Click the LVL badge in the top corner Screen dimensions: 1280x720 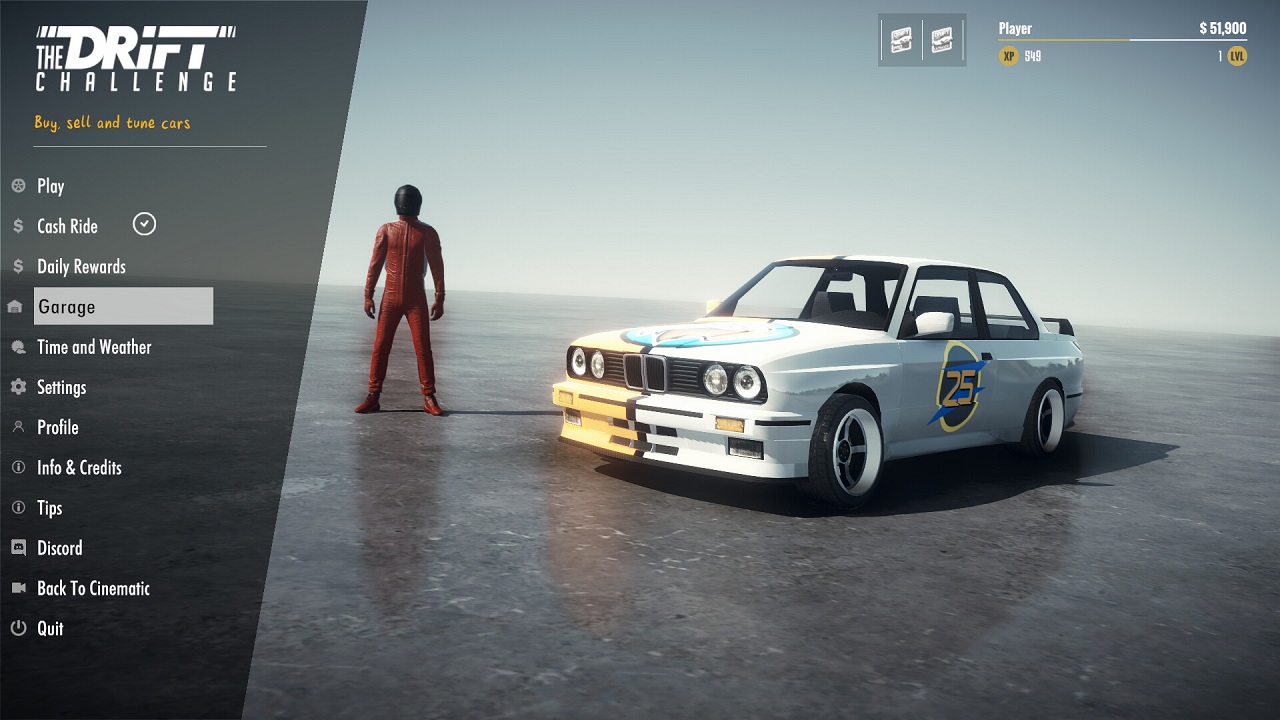click(1236, 56)
